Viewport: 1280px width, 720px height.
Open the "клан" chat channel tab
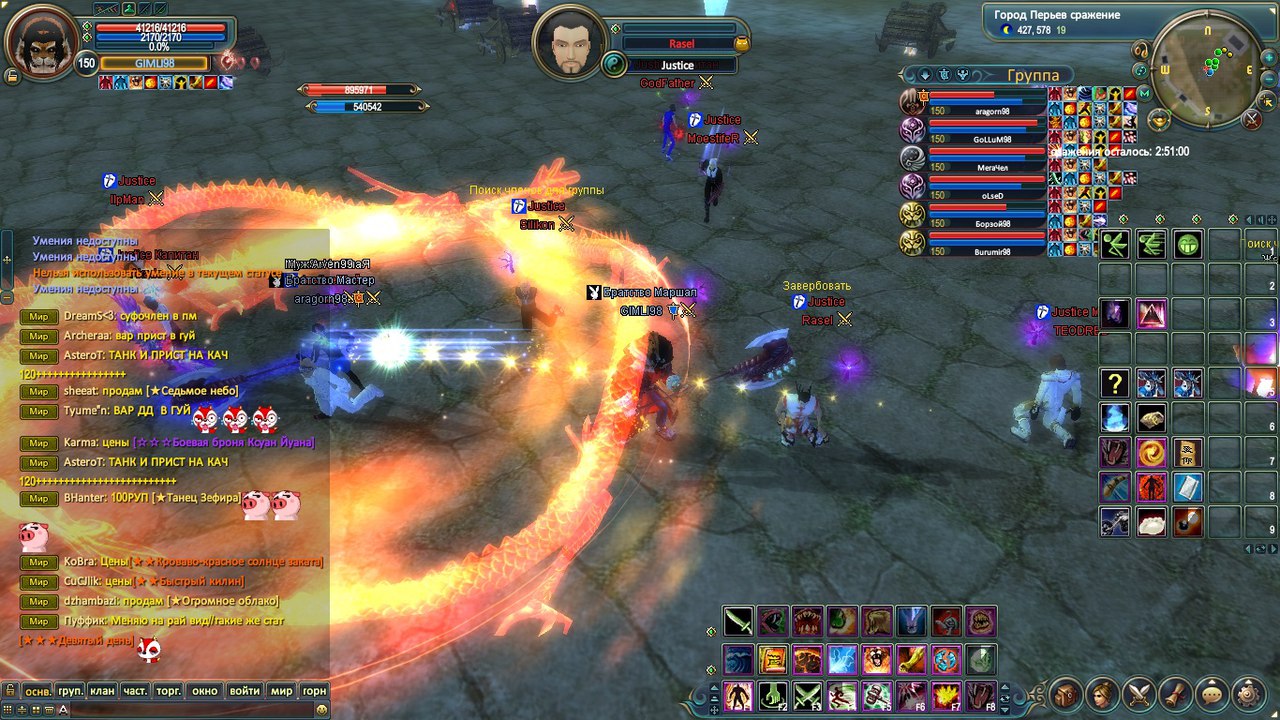tap(102, 691)
